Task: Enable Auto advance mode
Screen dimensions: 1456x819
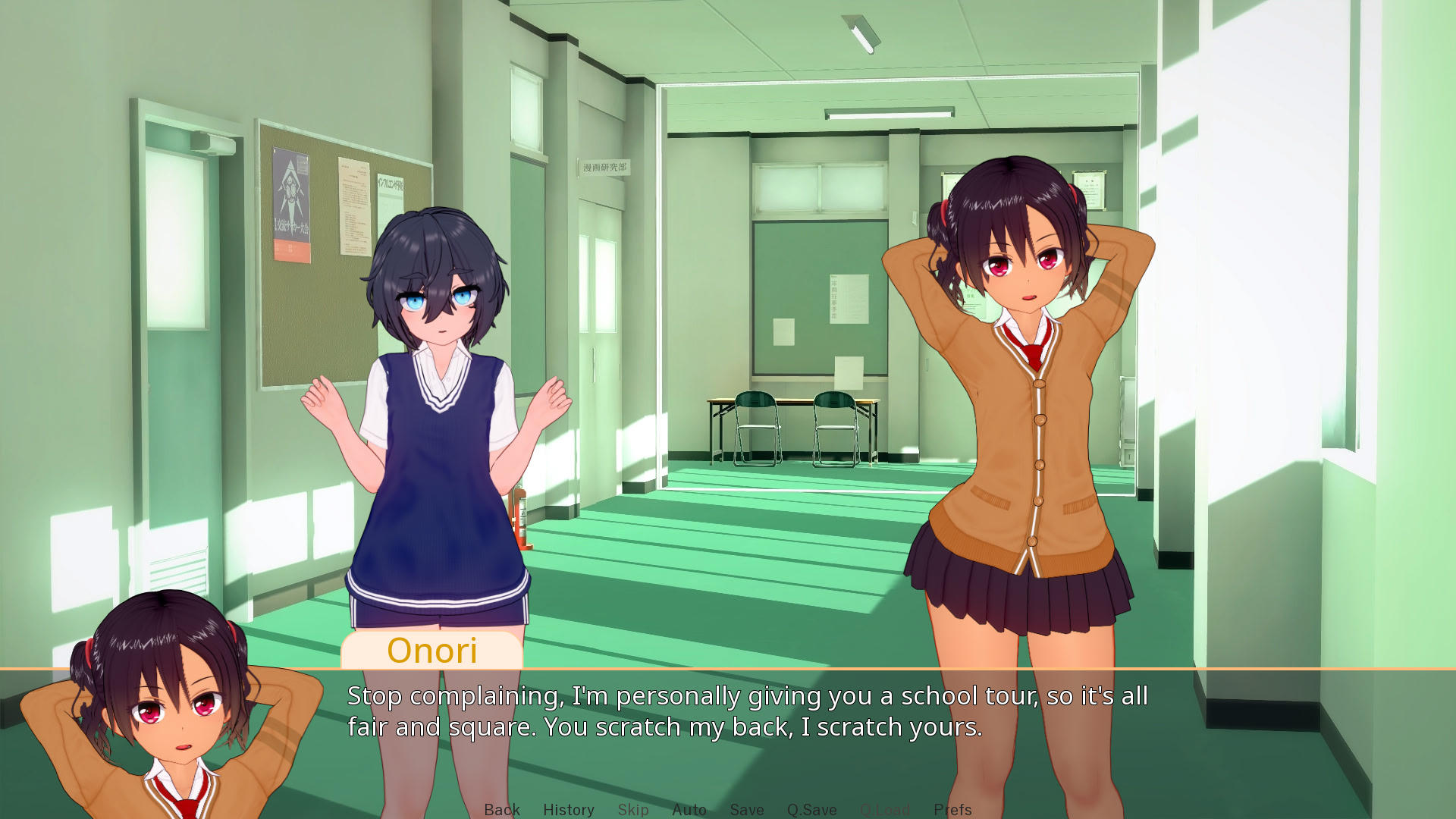Action: (689, 809)
